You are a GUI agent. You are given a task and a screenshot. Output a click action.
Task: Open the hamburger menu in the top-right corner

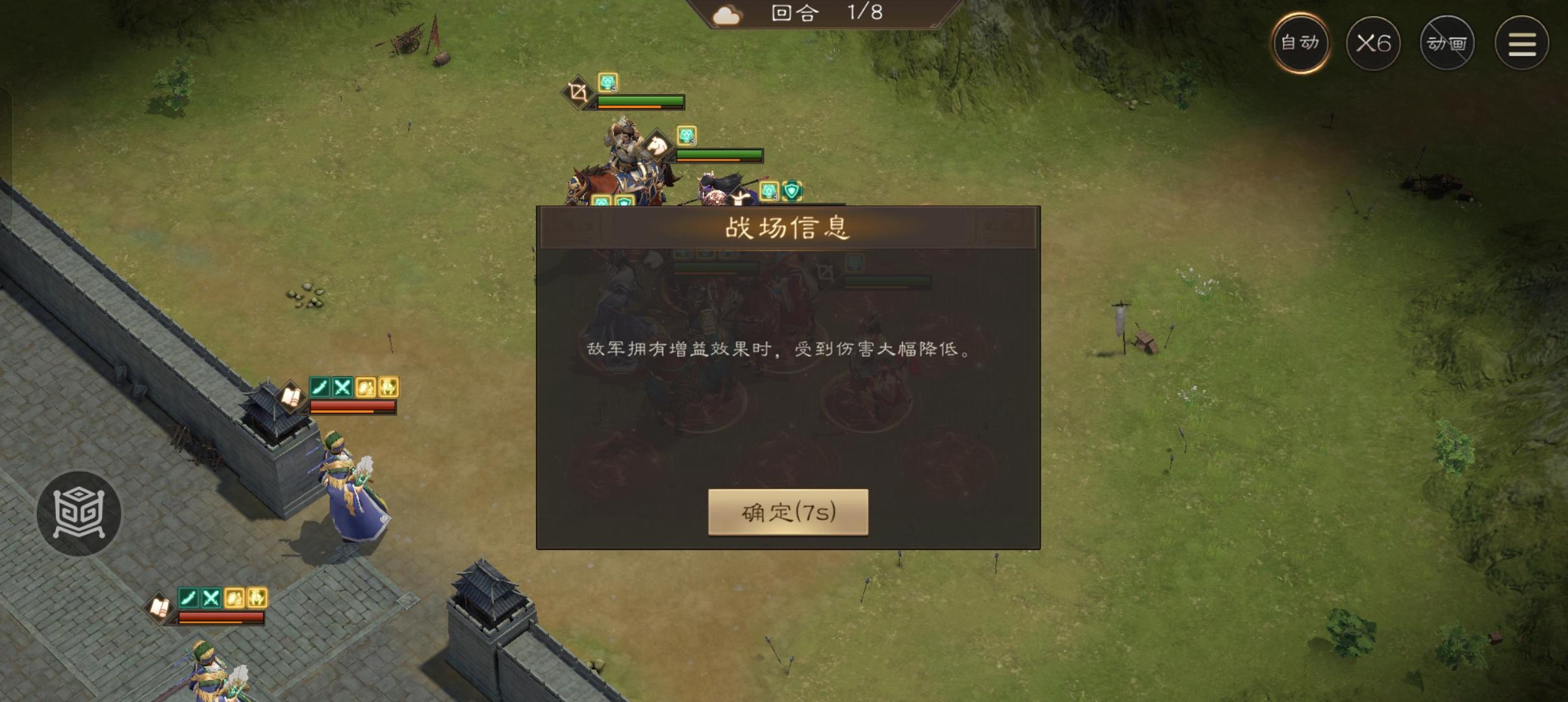tap(1521, 42)
